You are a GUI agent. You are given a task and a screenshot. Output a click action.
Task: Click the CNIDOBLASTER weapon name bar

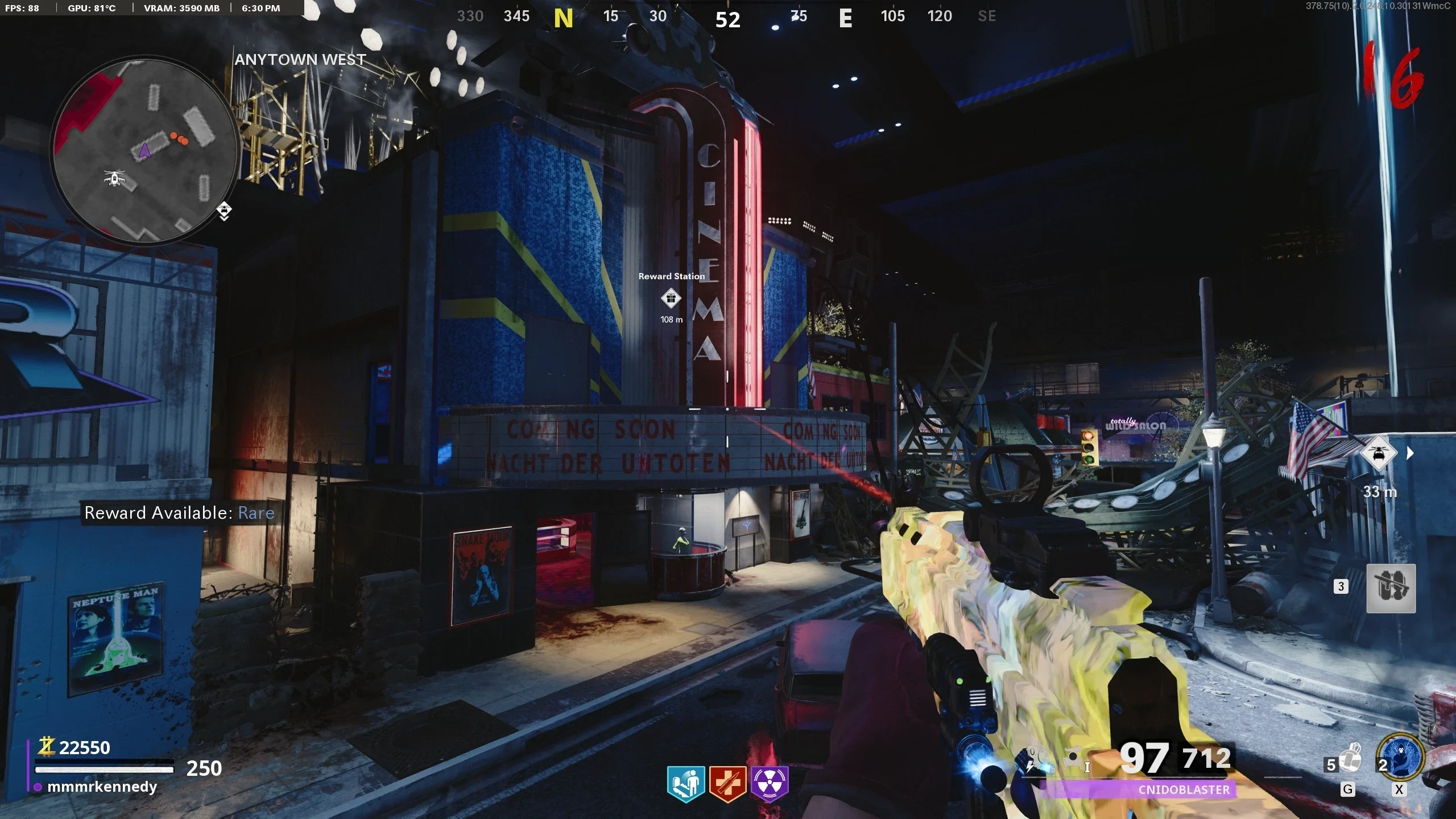[x=1183, y=789]
